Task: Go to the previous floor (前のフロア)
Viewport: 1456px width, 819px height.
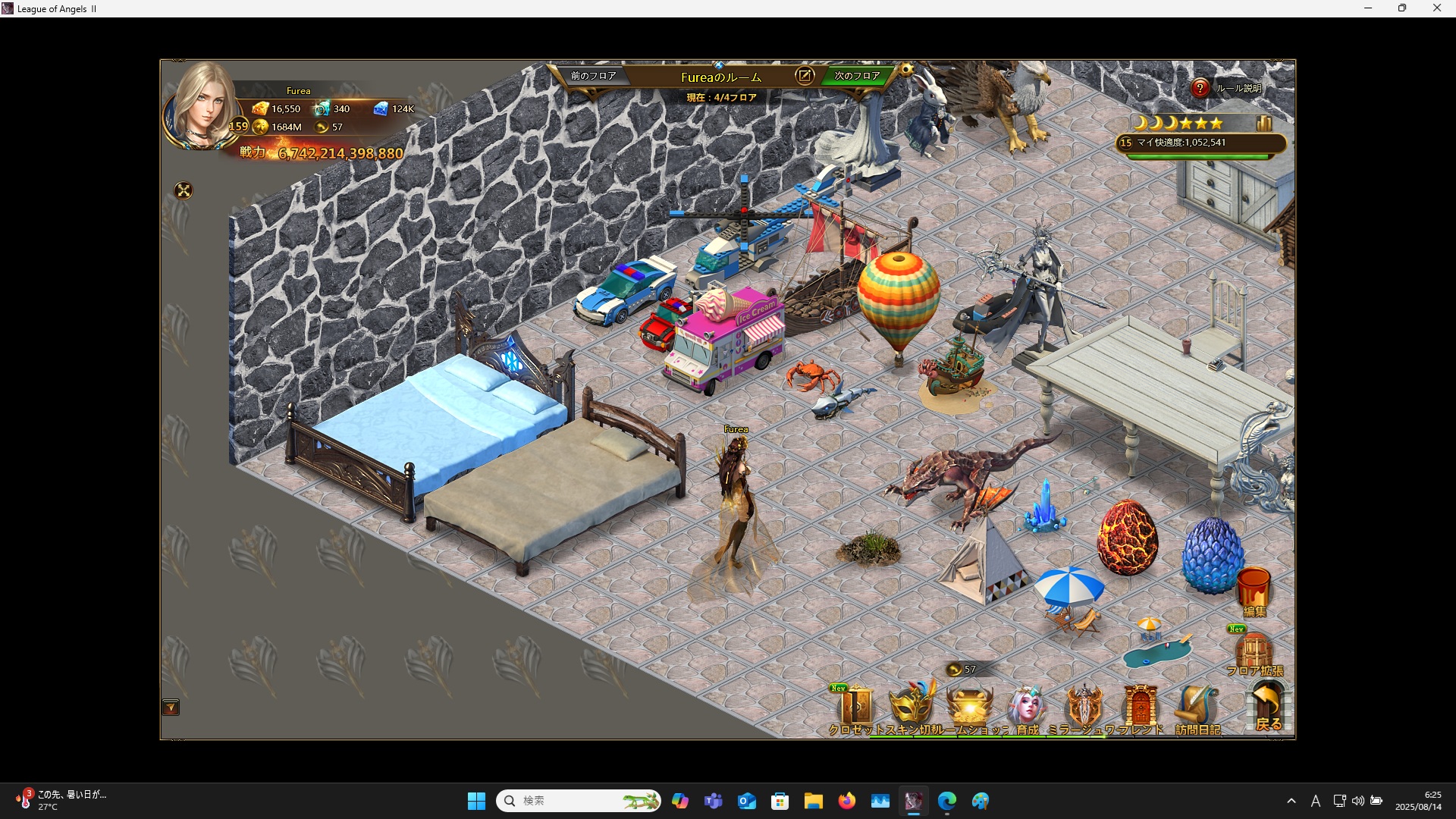Action: click(x=593, y=76)
